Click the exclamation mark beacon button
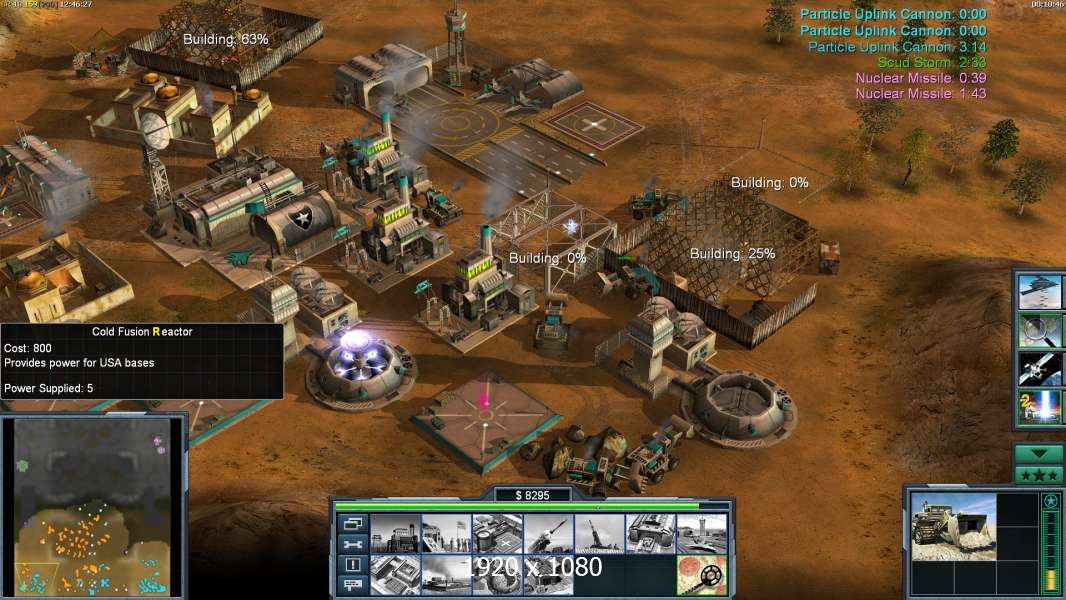The width and height of the screenshot is (1066, 600). [x=352, y=565]
